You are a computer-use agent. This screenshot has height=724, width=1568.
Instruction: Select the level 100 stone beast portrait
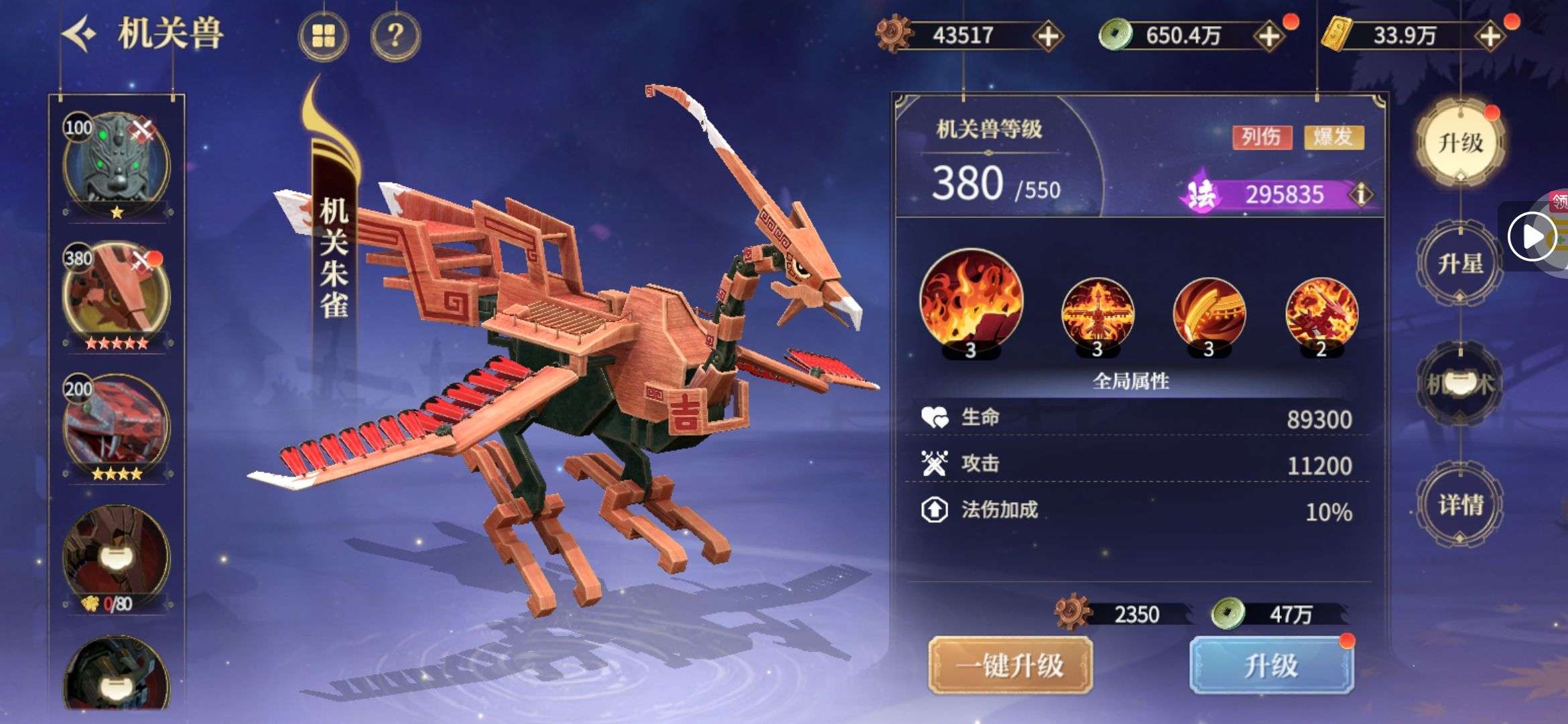pos(117,164)
